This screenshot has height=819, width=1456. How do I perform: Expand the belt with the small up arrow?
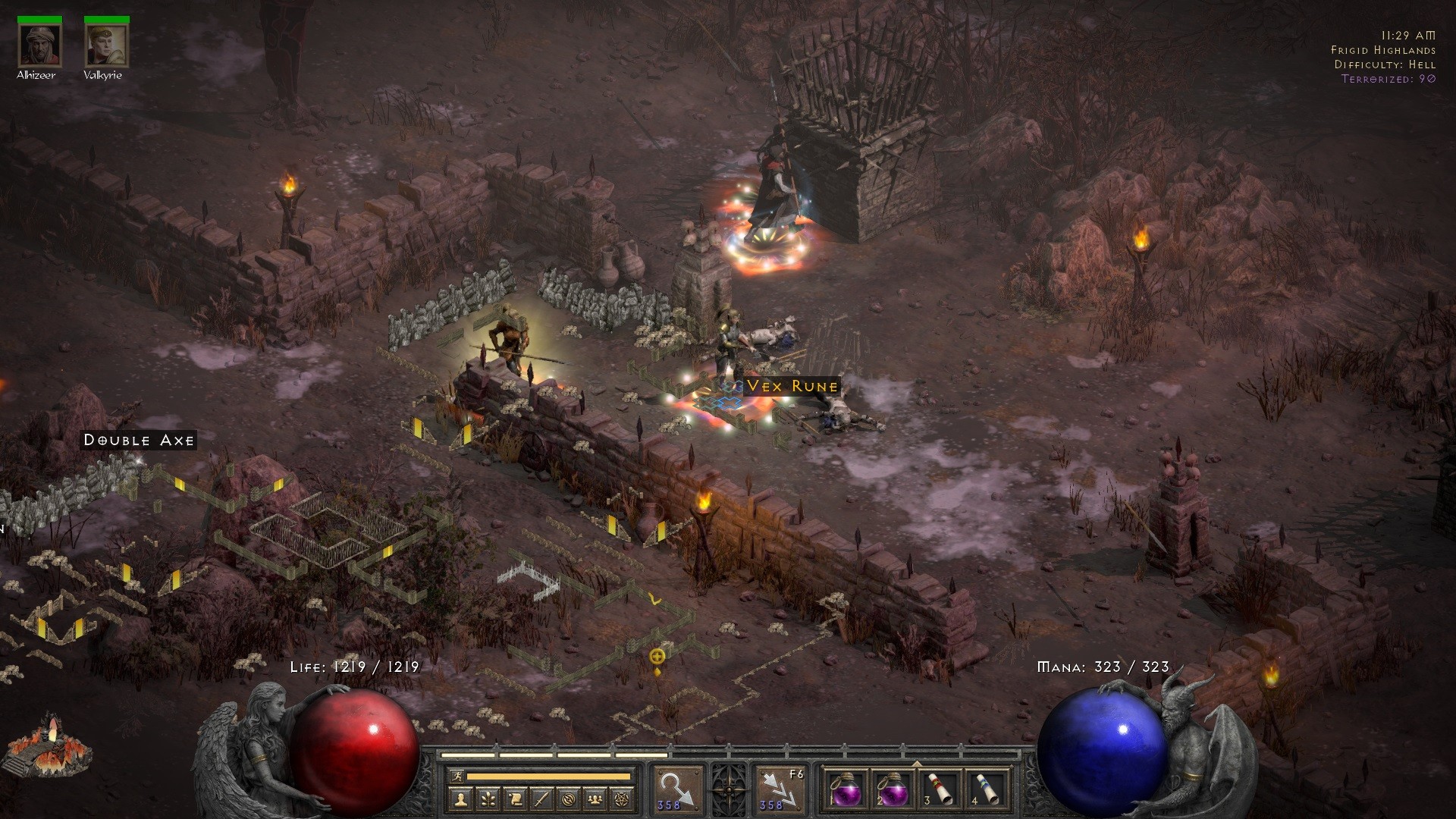(917, 764)
